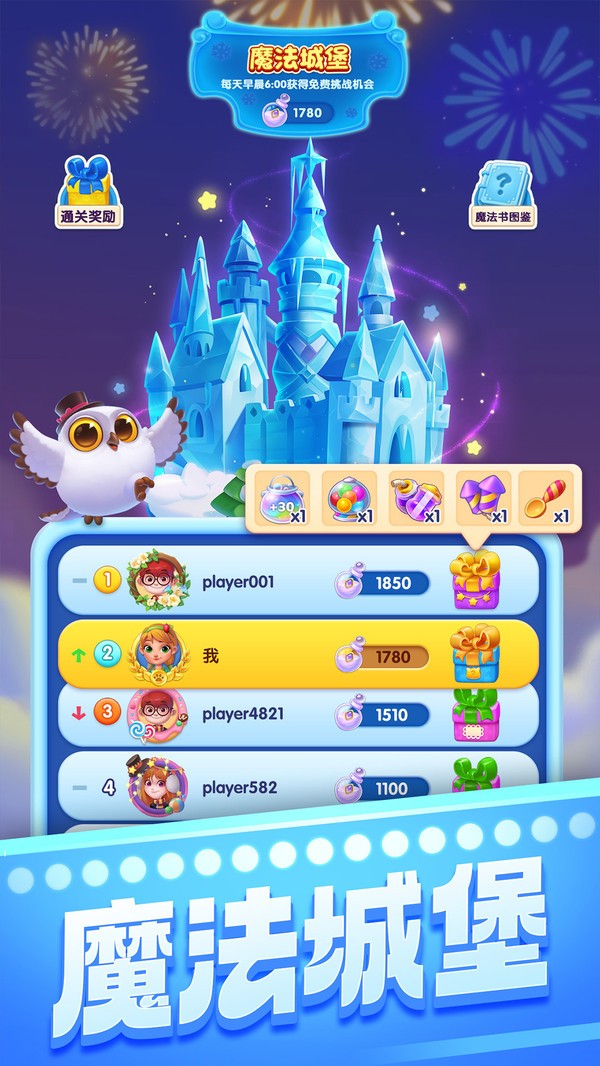Image resolution: width=600 pixels, height=1066 pixels.
Task: Open the 通关奖励 gift box
Action: click(x=87, y=189)
